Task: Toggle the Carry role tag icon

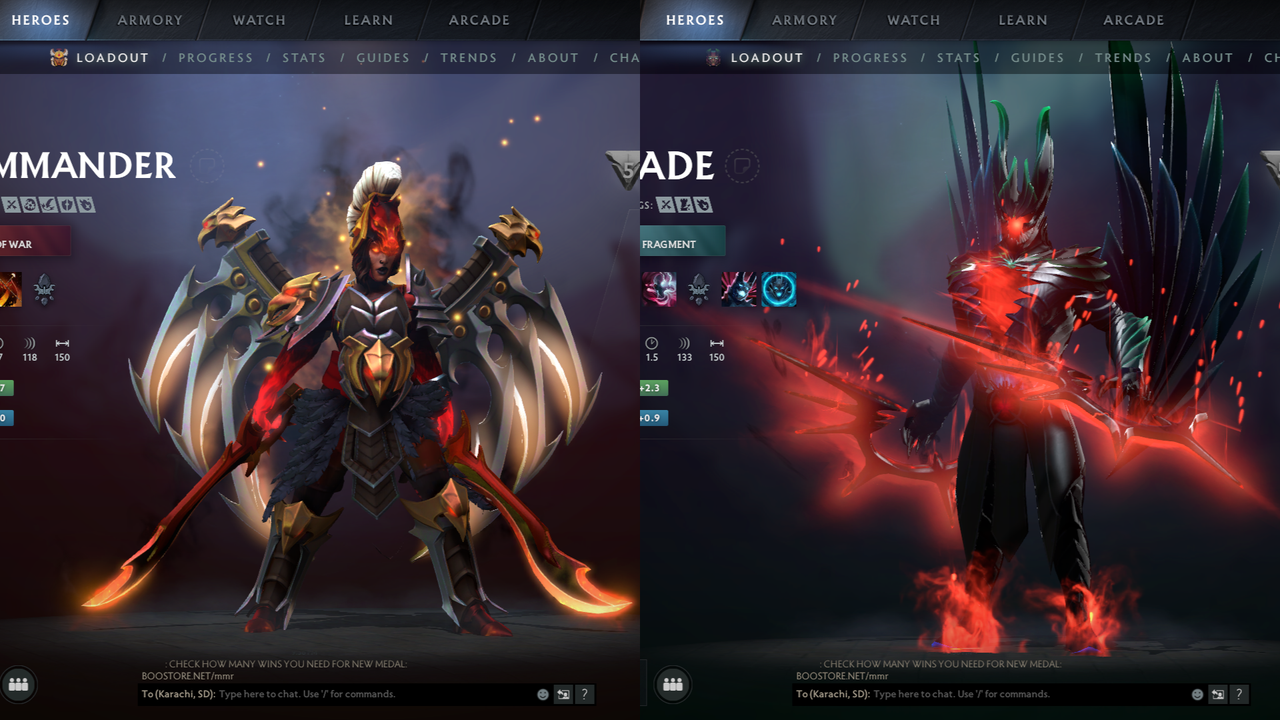Action: (11, 205)
